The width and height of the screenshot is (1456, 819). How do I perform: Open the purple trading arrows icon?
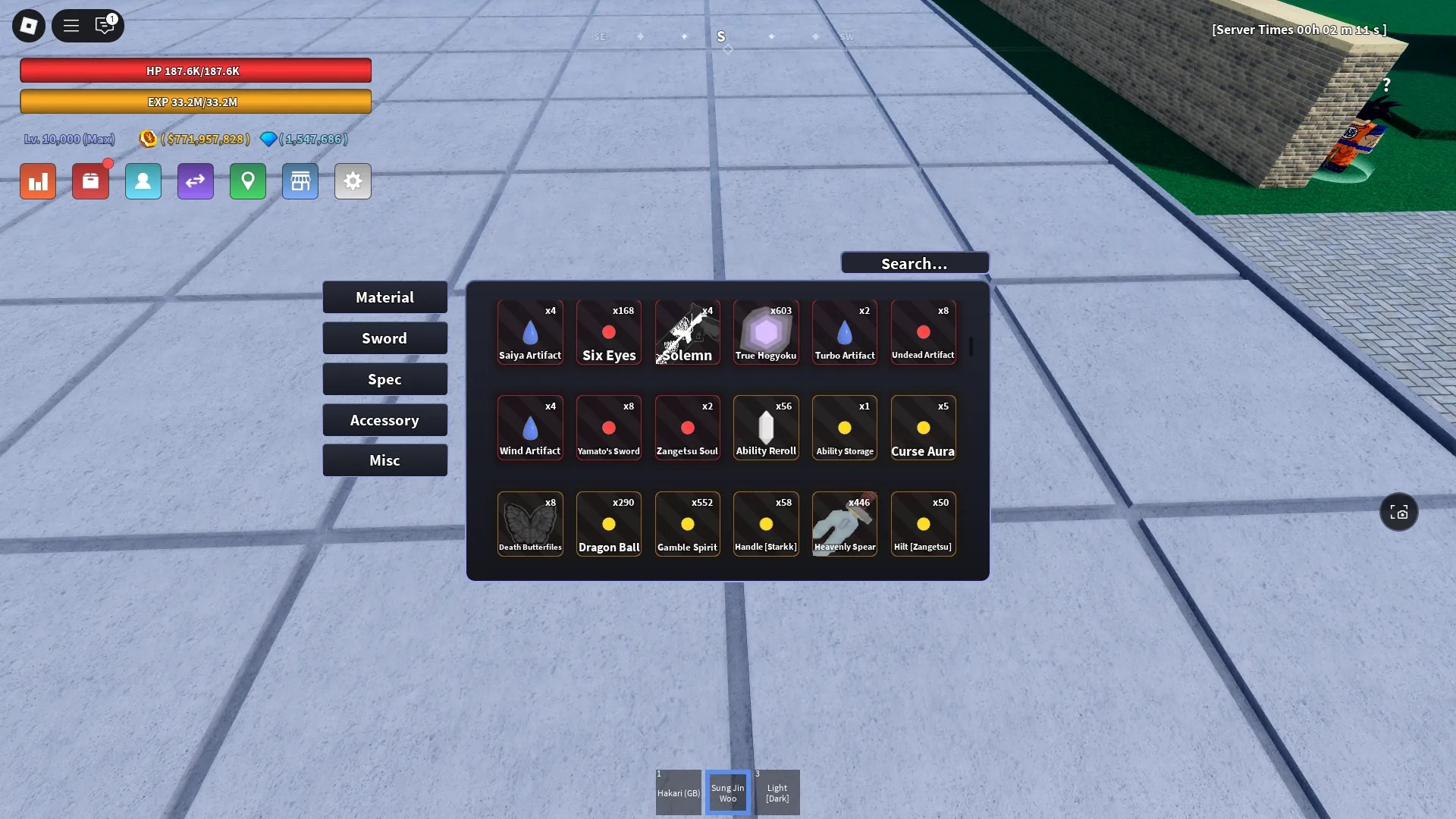195,181
